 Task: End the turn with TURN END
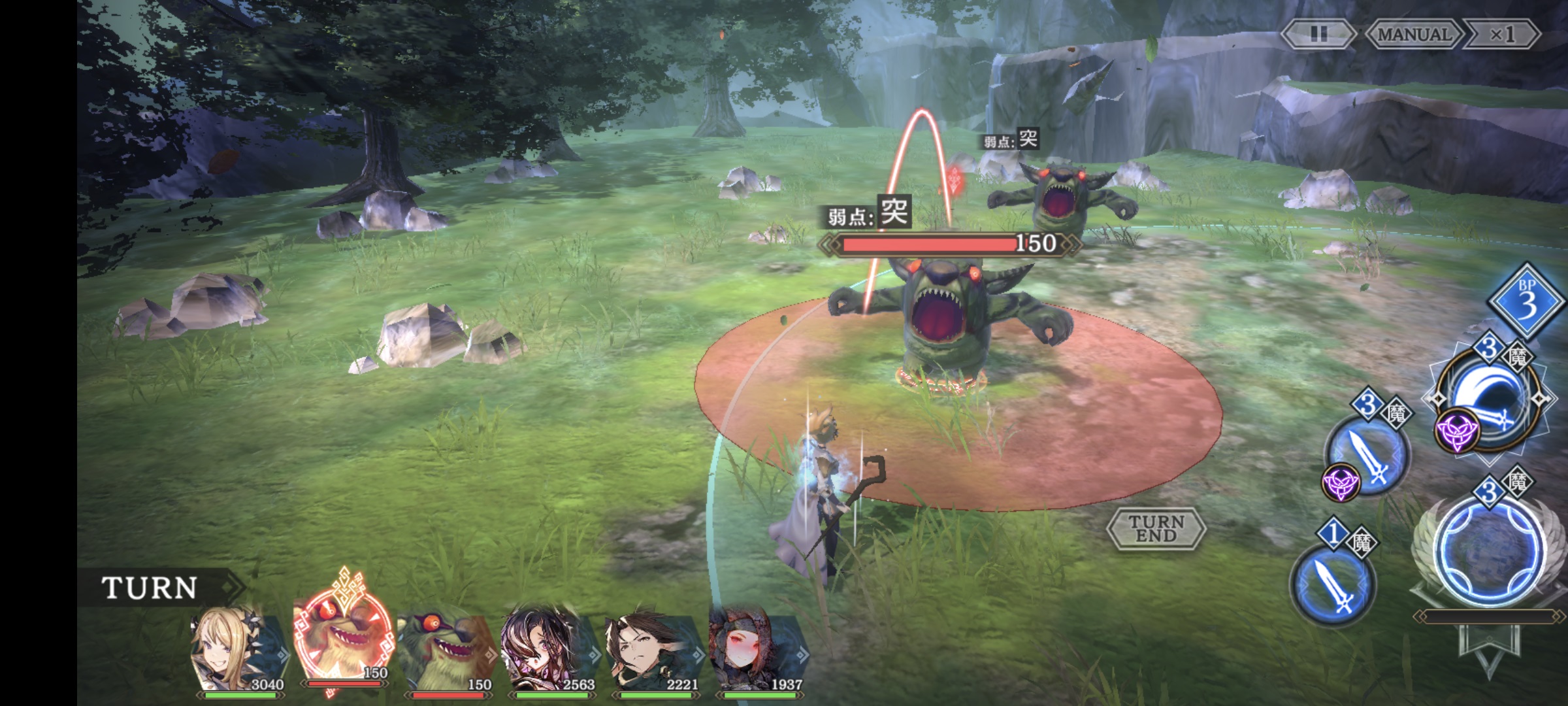1156,528
